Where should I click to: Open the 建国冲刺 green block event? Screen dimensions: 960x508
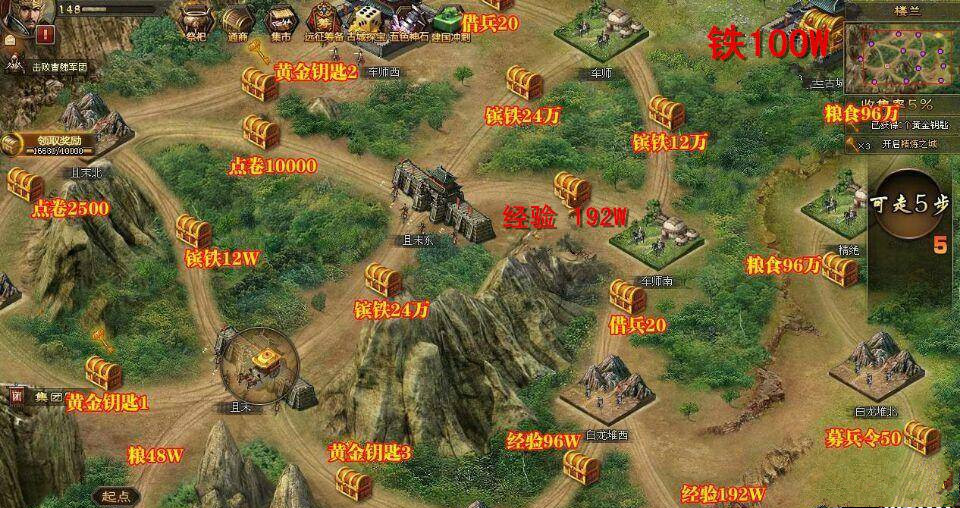(x=444, y=20)
